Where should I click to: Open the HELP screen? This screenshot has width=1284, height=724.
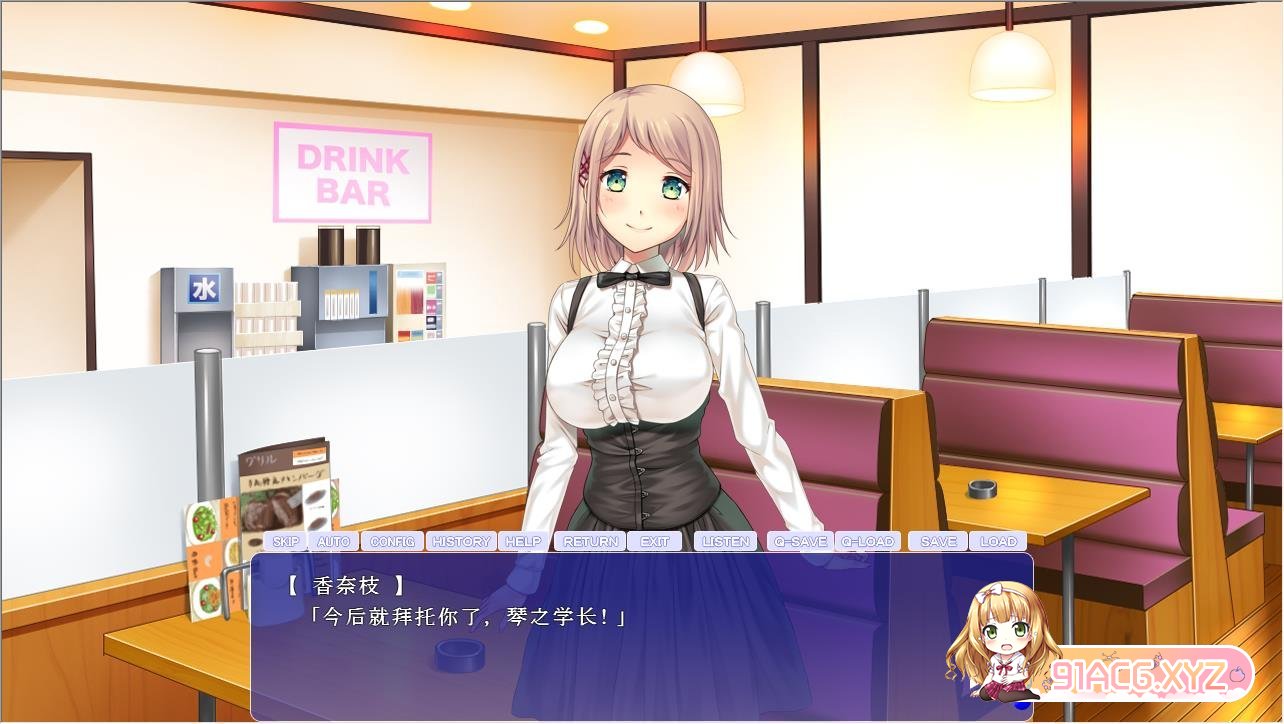[x=523, y=541]
